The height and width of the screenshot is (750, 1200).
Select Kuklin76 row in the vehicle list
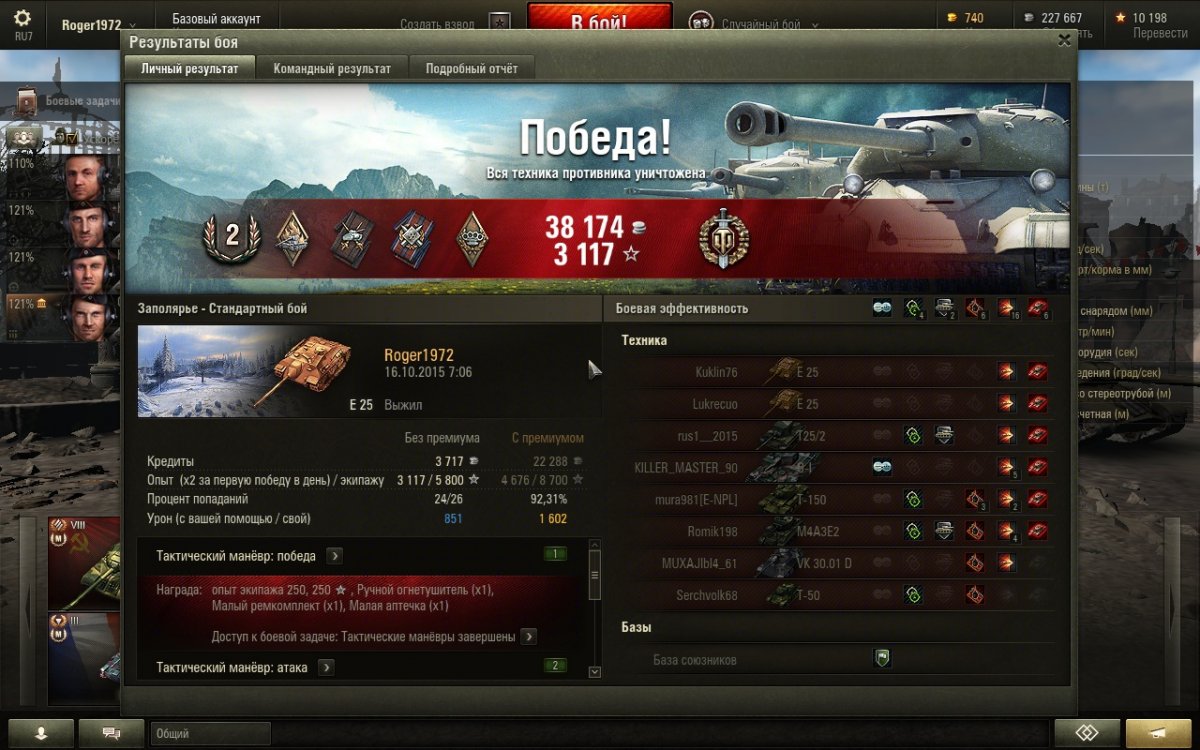[x=840, y=373]
